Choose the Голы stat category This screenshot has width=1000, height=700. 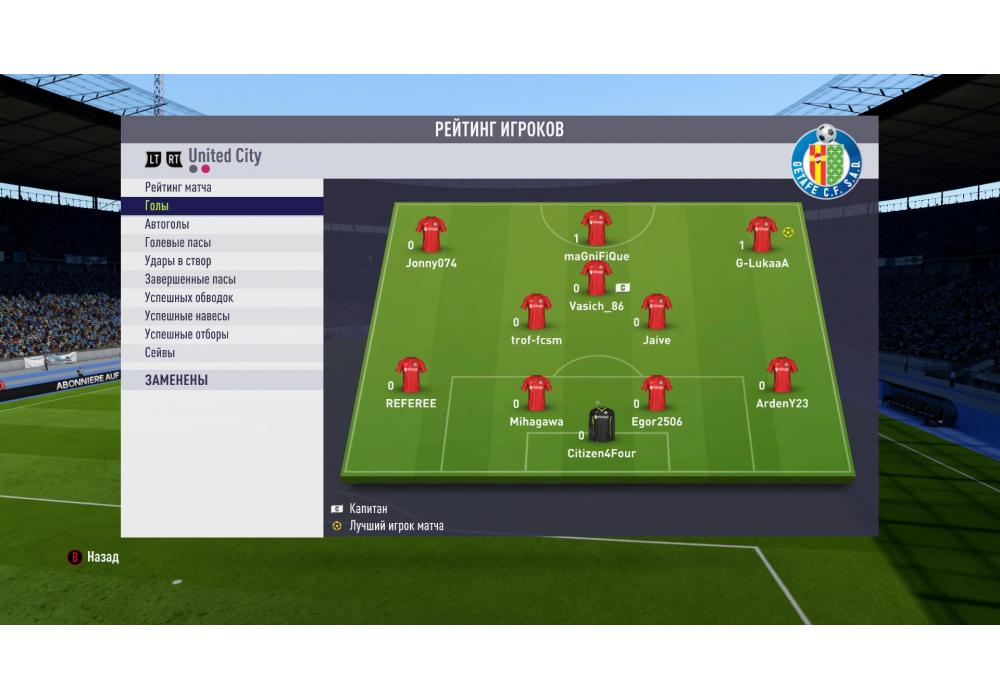[222, 206]
